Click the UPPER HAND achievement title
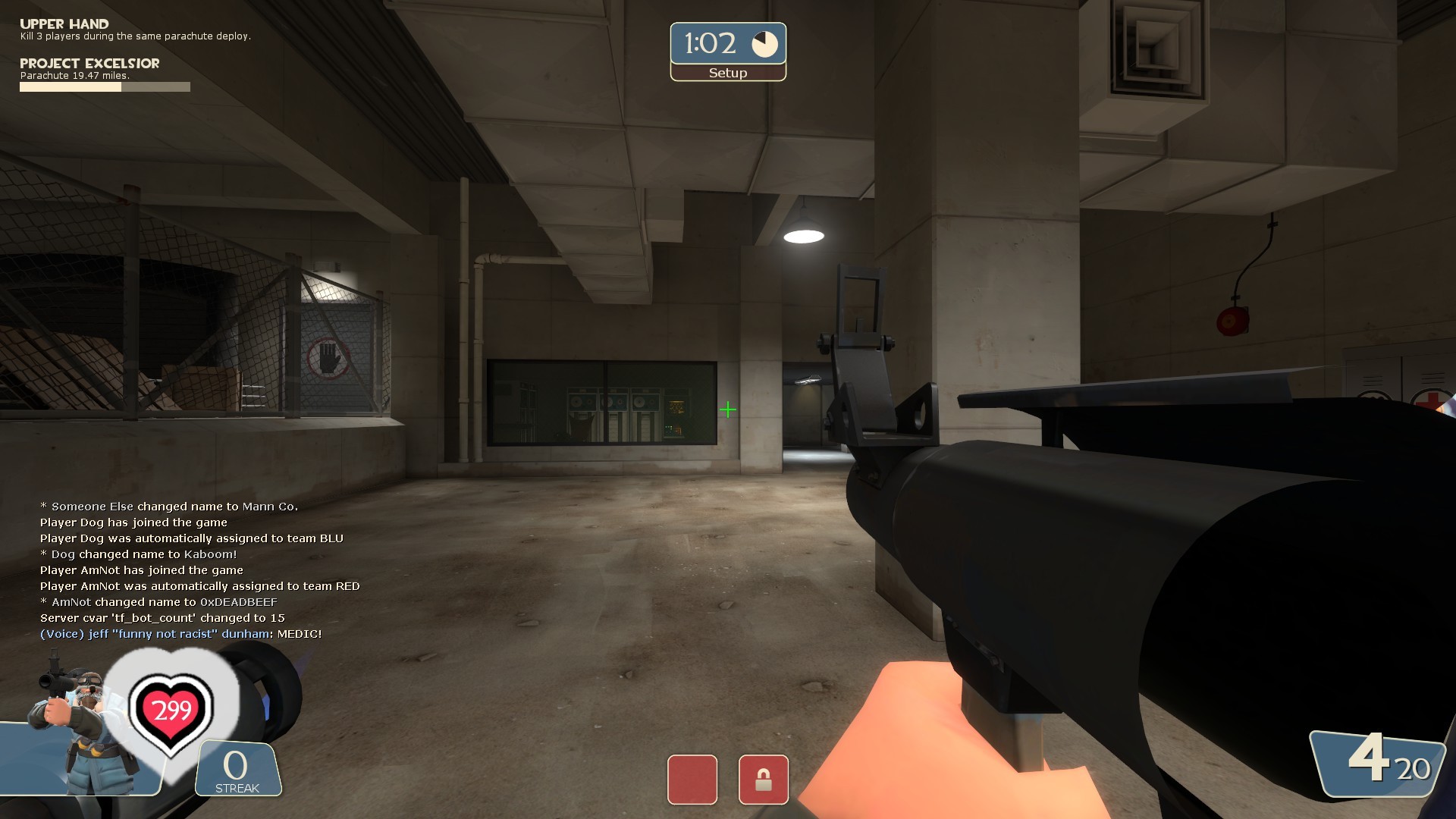1456x819 pixels. [64, 23]
